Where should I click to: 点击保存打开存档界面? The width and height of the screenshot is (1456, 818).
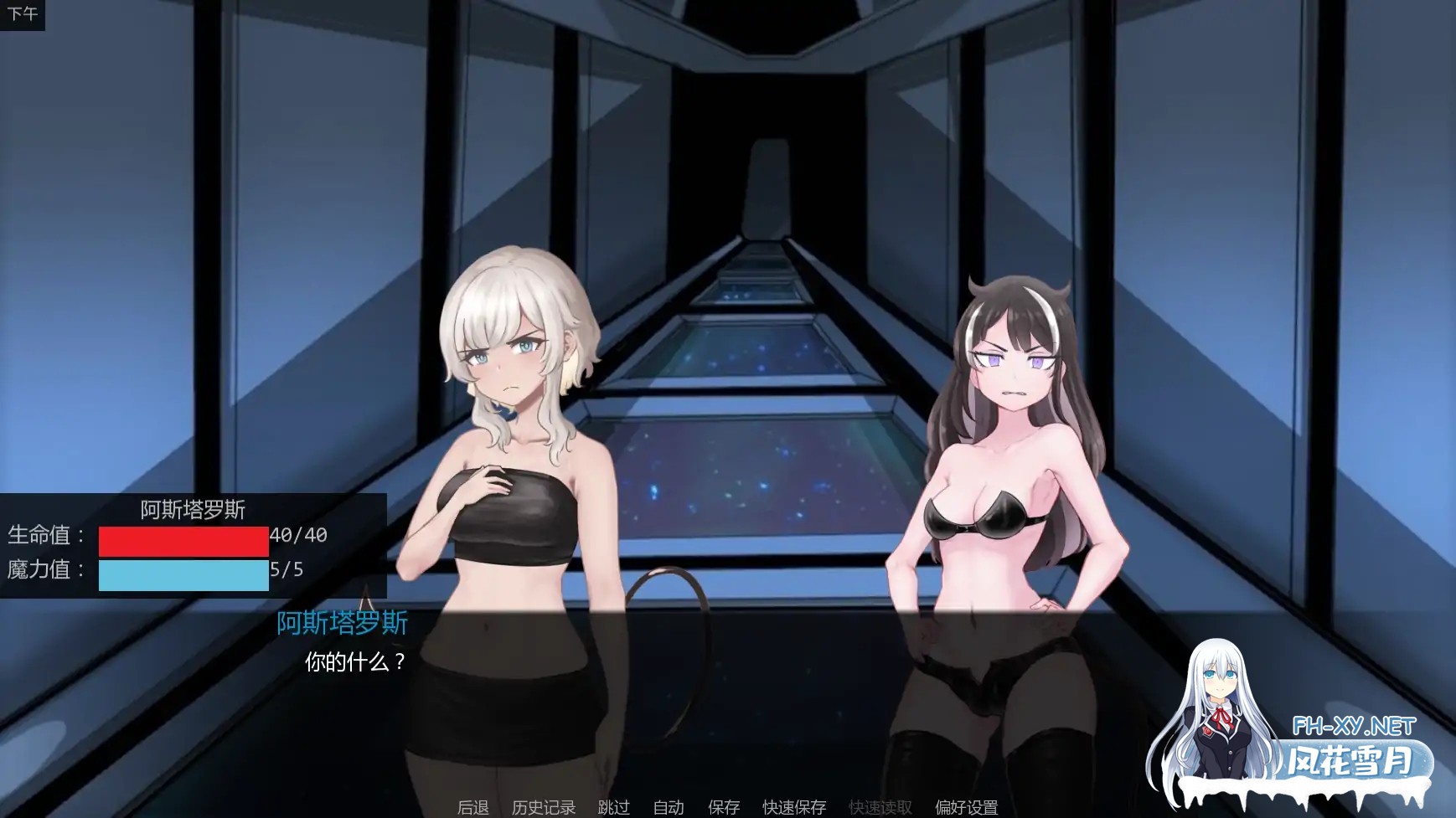pos(722,806)
